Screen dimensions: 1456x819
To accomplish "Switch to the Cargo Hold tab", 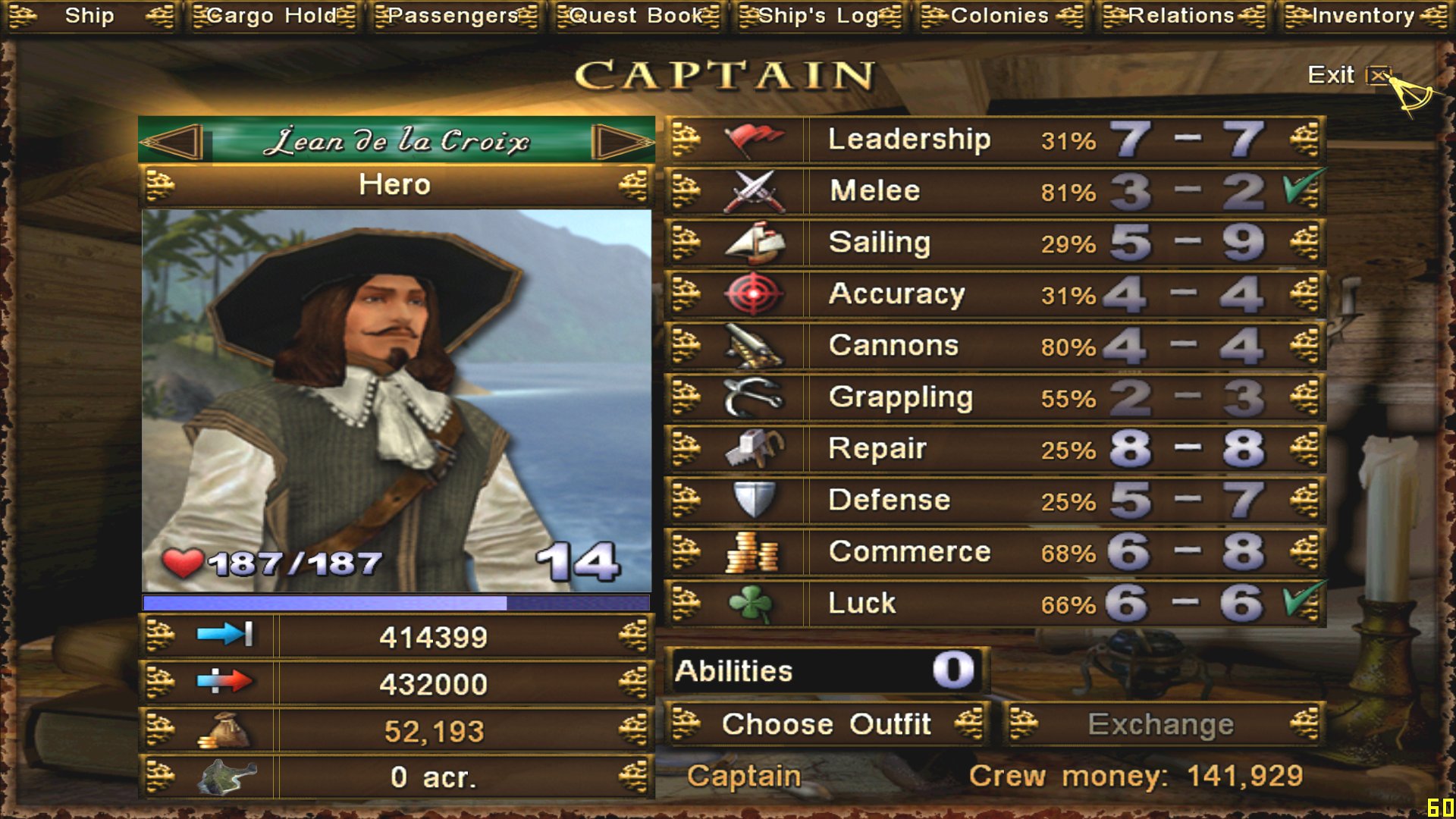I will [x=271, y=16].
